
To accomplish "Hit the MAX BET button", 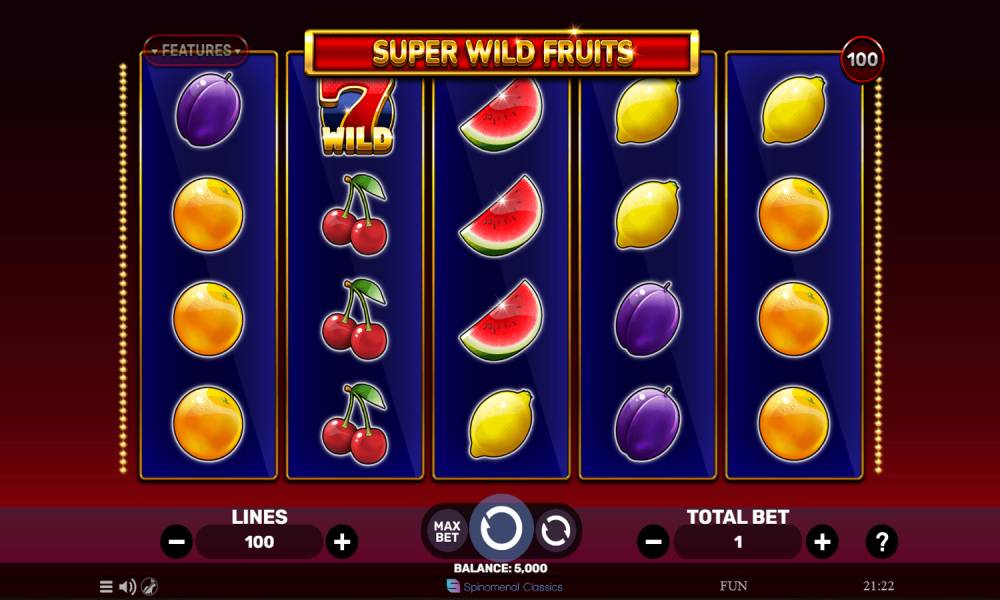I will (445, 530).
